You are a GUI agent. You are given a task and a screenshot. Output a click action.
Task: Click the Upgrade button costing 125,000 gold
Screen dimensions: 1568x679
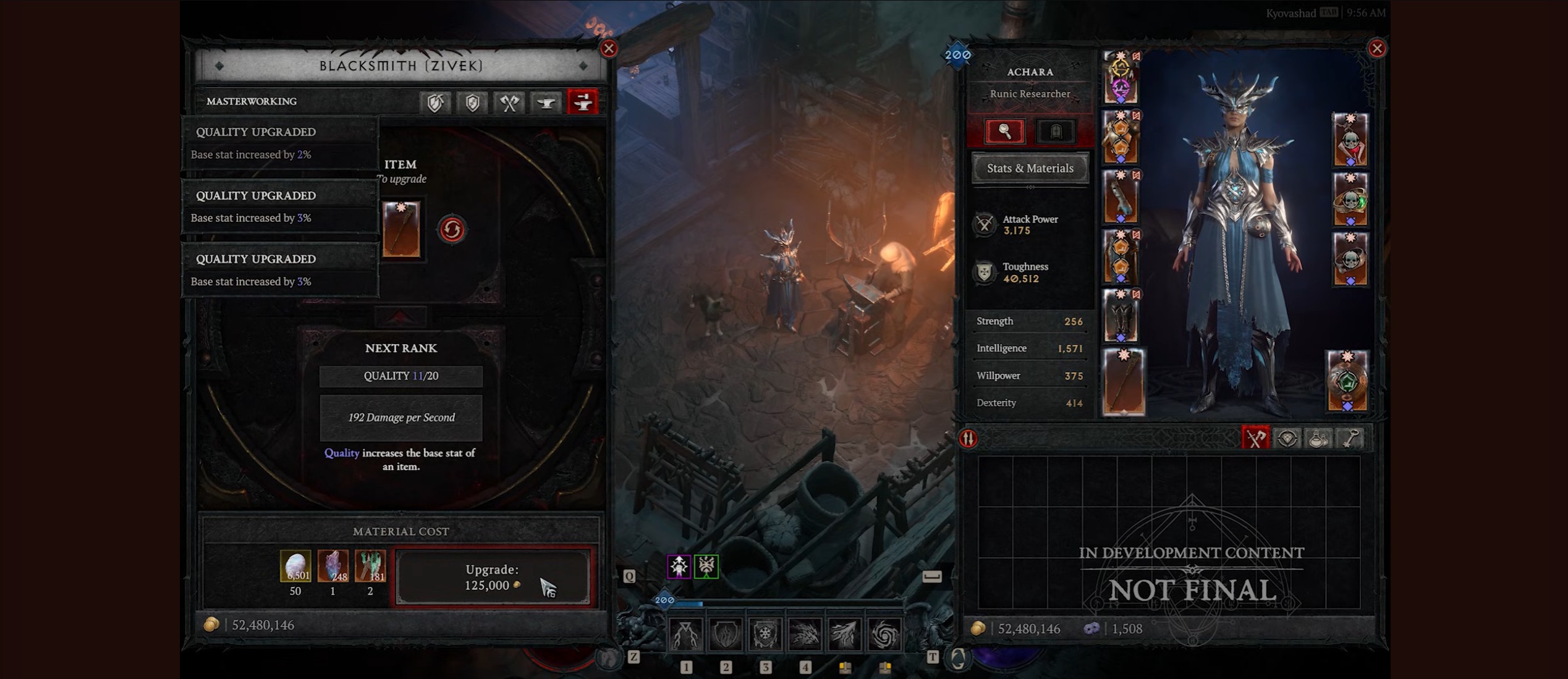493,578
